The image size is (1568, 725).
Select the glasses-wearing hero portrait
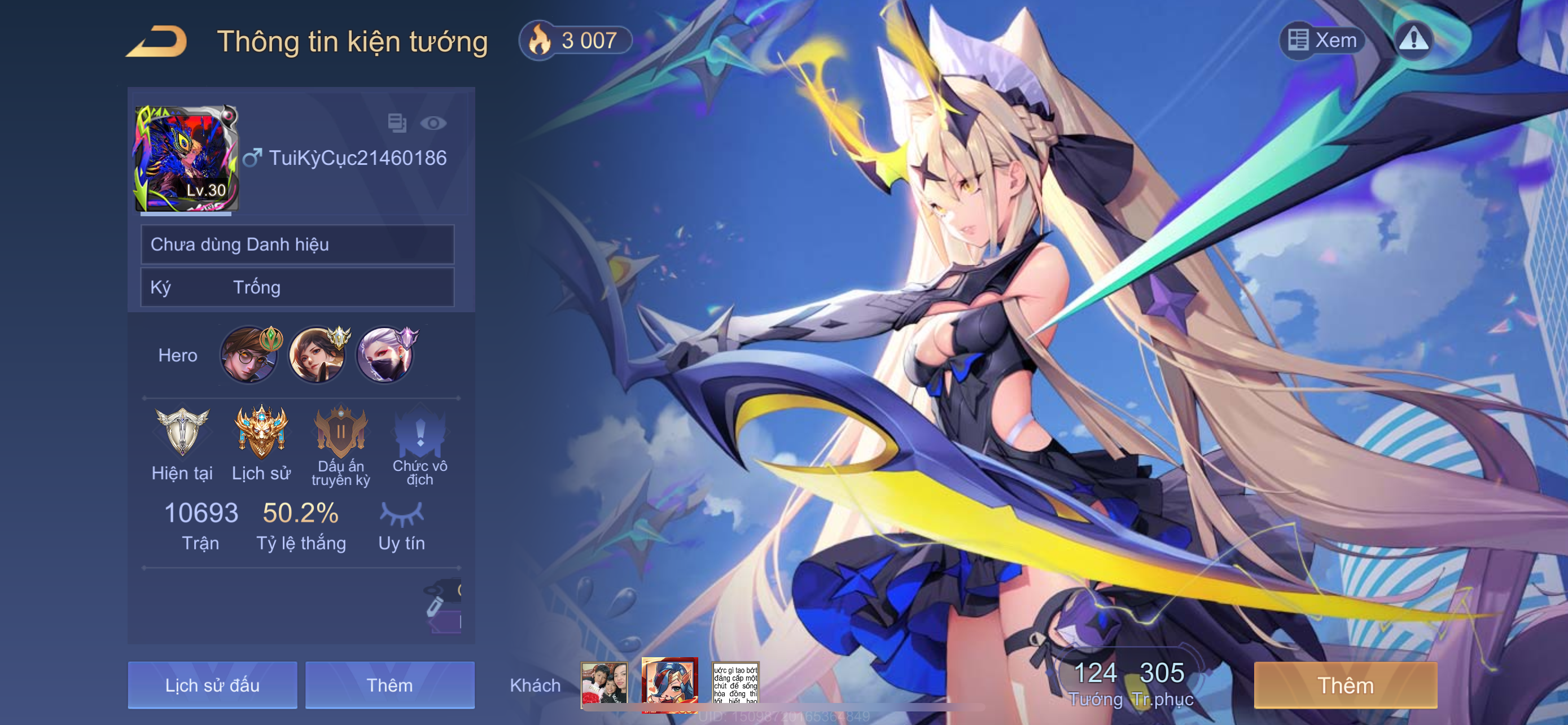click(x=248, y=355)
